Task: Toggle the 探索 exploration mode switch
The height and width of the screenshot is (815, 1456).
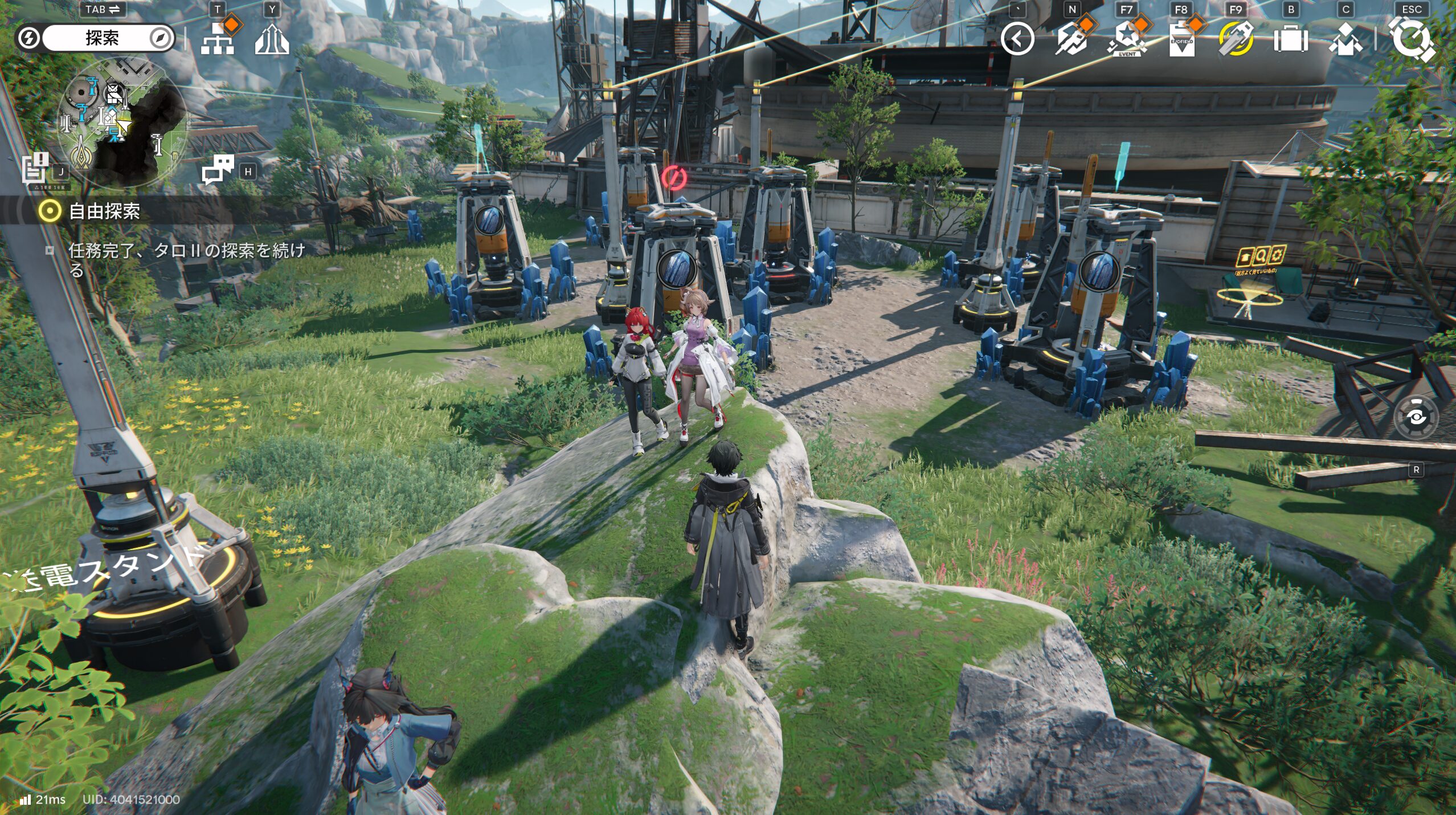Action: tap(95, 38)
